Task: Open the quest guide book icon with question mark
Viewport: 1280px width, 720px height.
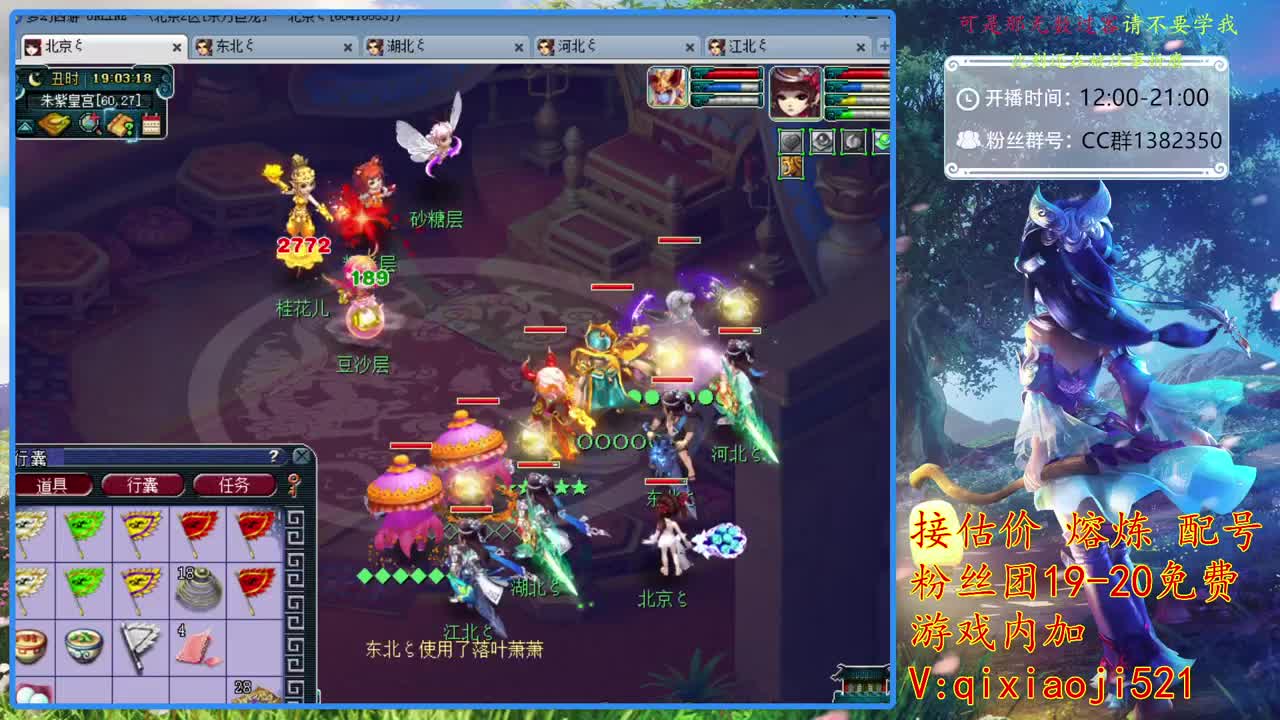Action: tap(120, 126)
